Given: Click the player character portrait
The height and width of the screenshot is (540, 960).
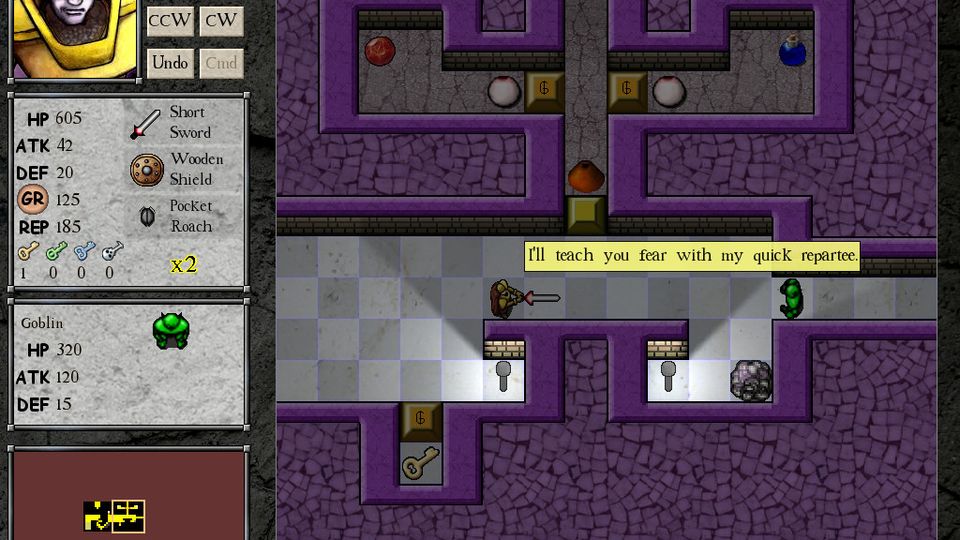Looking at the screenshot, I should click(74, 38).
